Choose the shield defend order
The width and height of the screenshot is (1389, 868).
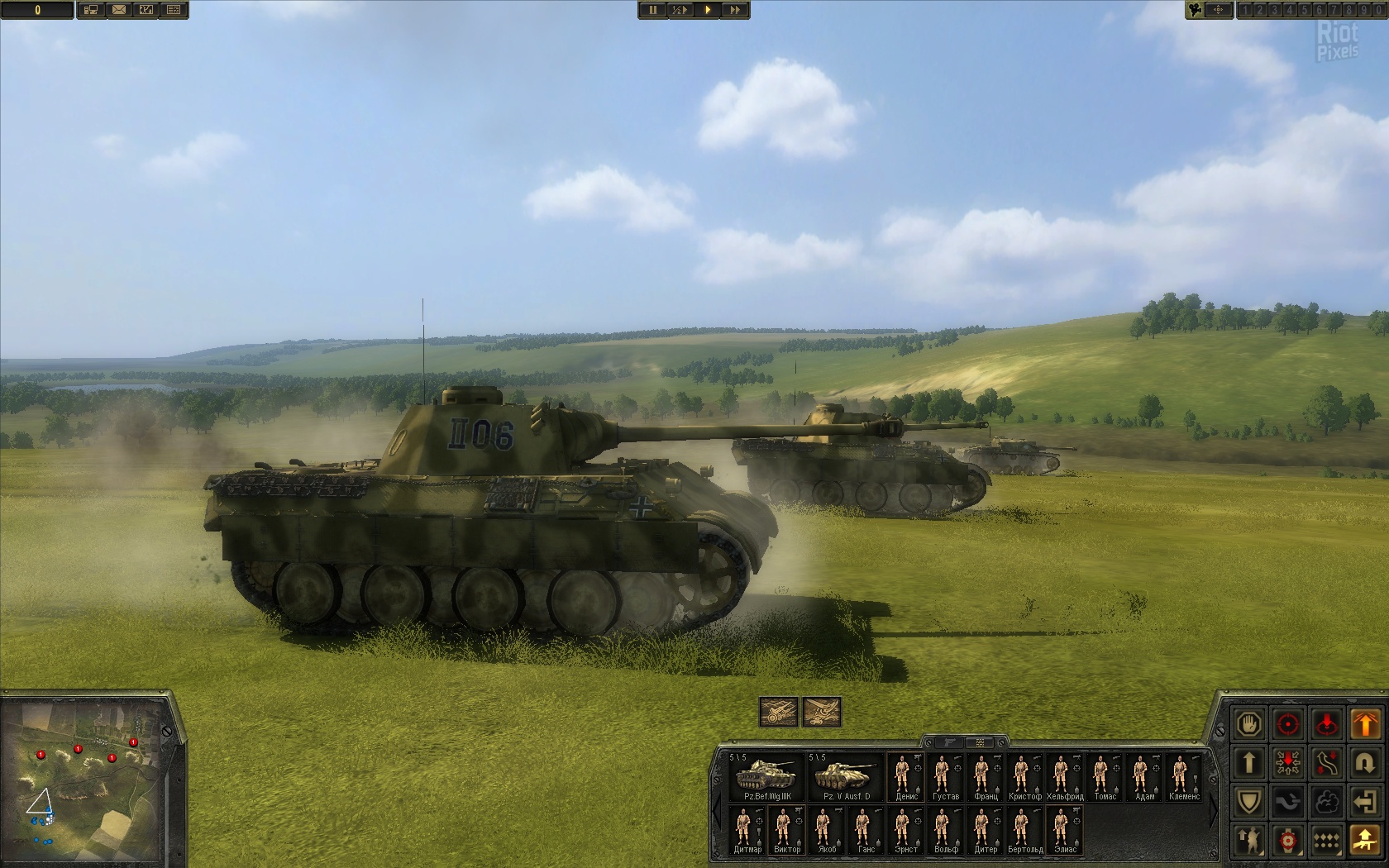point(1249,801)
